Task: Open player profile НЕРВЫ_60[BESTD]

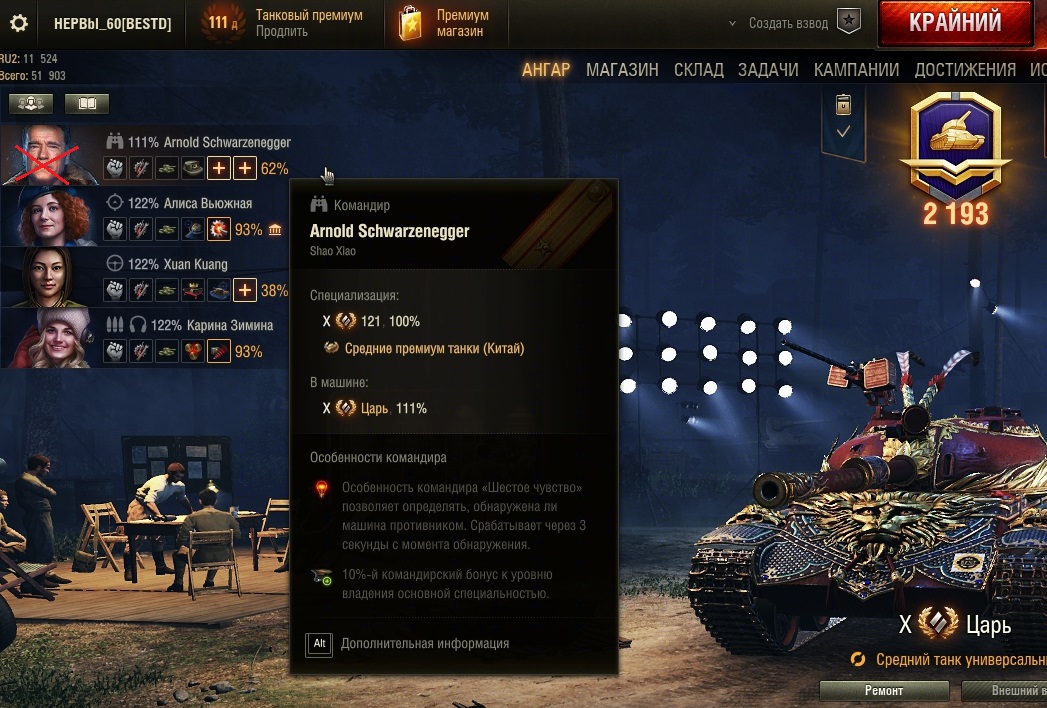Action: tap(112, 23)
